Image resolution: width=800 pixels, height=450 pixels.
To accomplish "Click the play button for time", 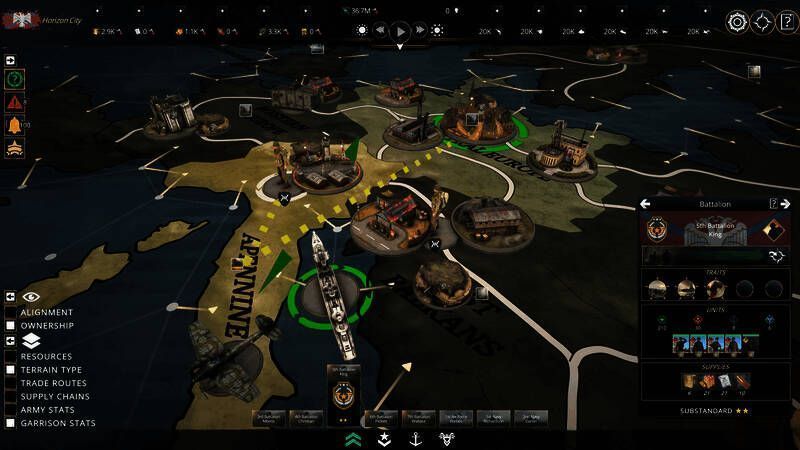I will [400, 31].
